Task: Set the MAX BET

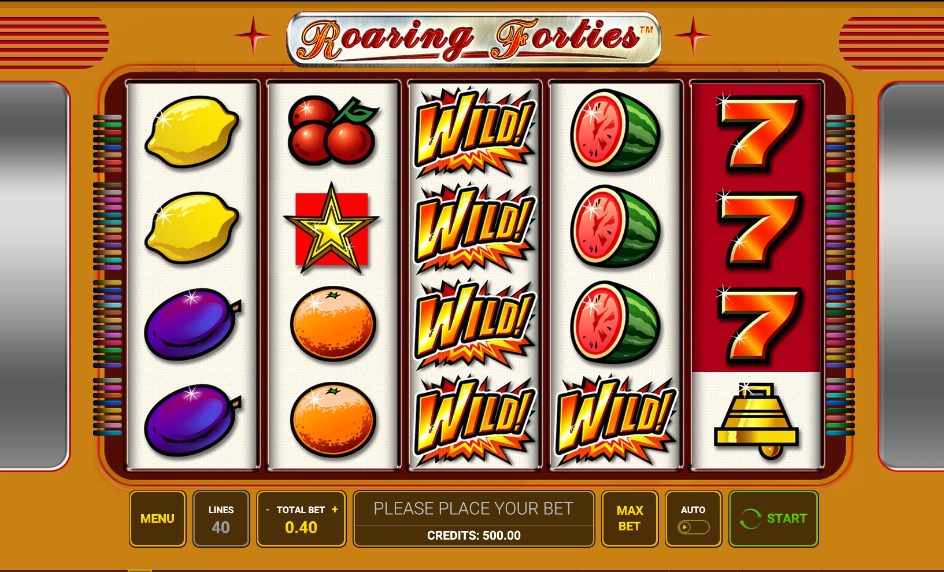Action: tap(629, 519)
